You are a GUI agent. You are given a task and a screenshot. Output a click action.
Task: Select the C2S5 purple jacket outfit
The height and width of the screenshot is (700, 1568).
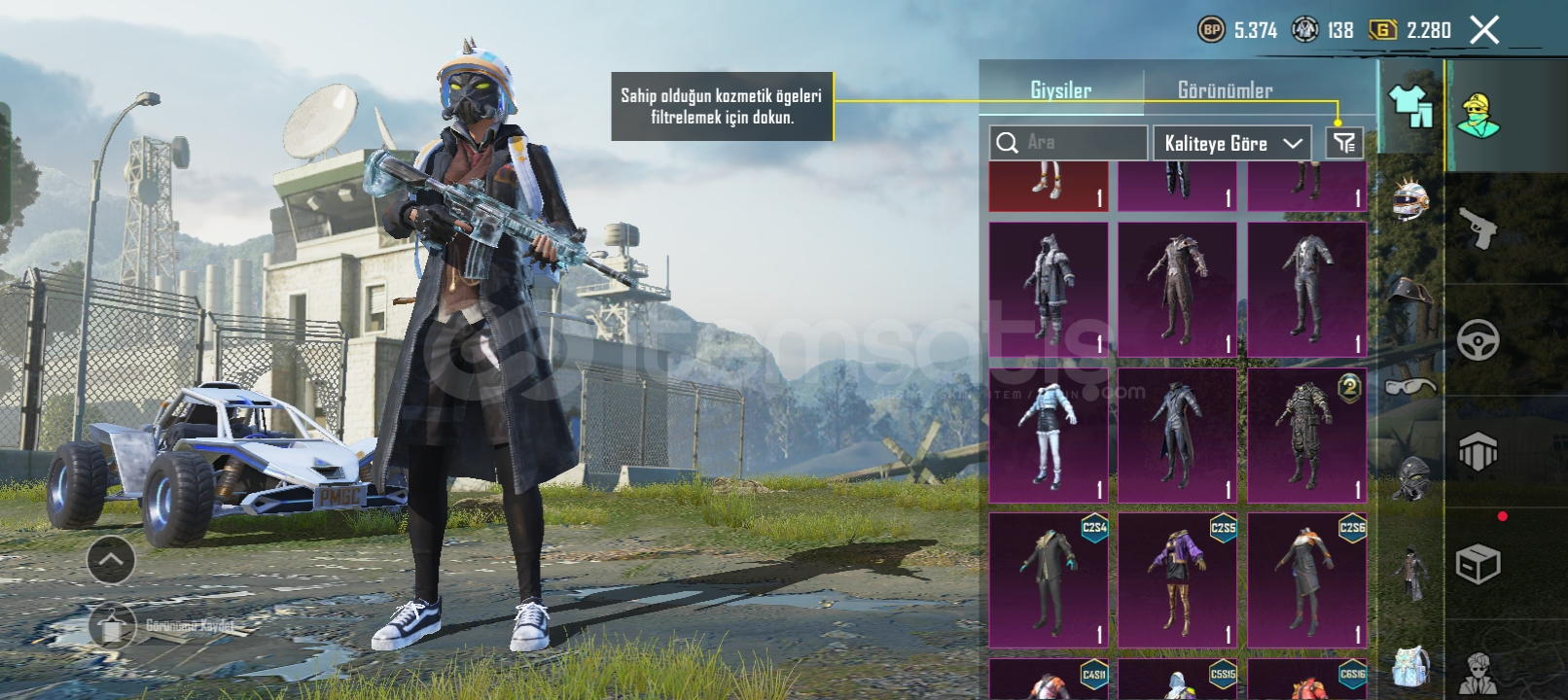point(1177,579)
